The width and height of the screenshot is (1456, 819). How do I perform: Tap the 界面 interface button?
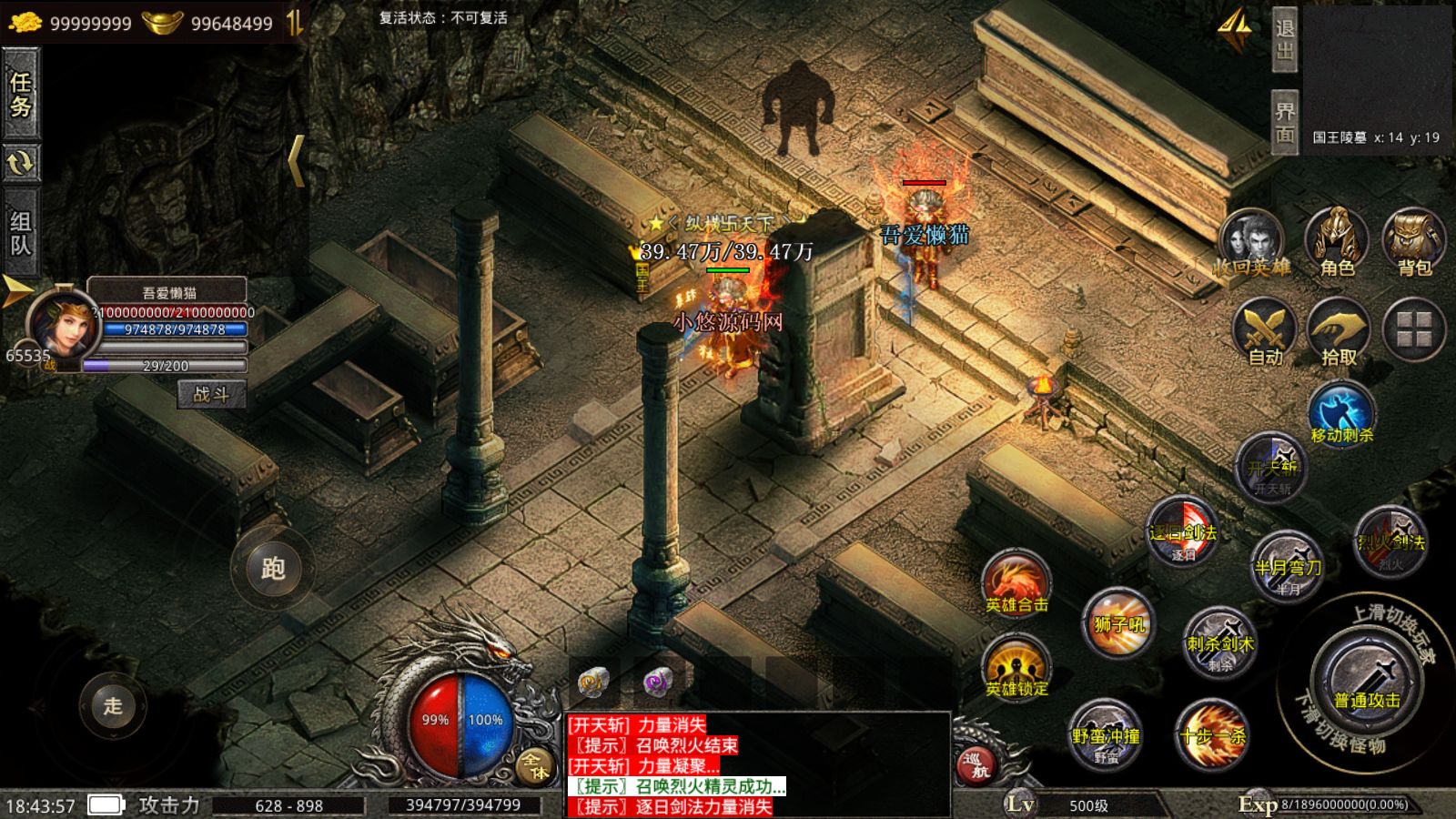tap(1284, 122)
